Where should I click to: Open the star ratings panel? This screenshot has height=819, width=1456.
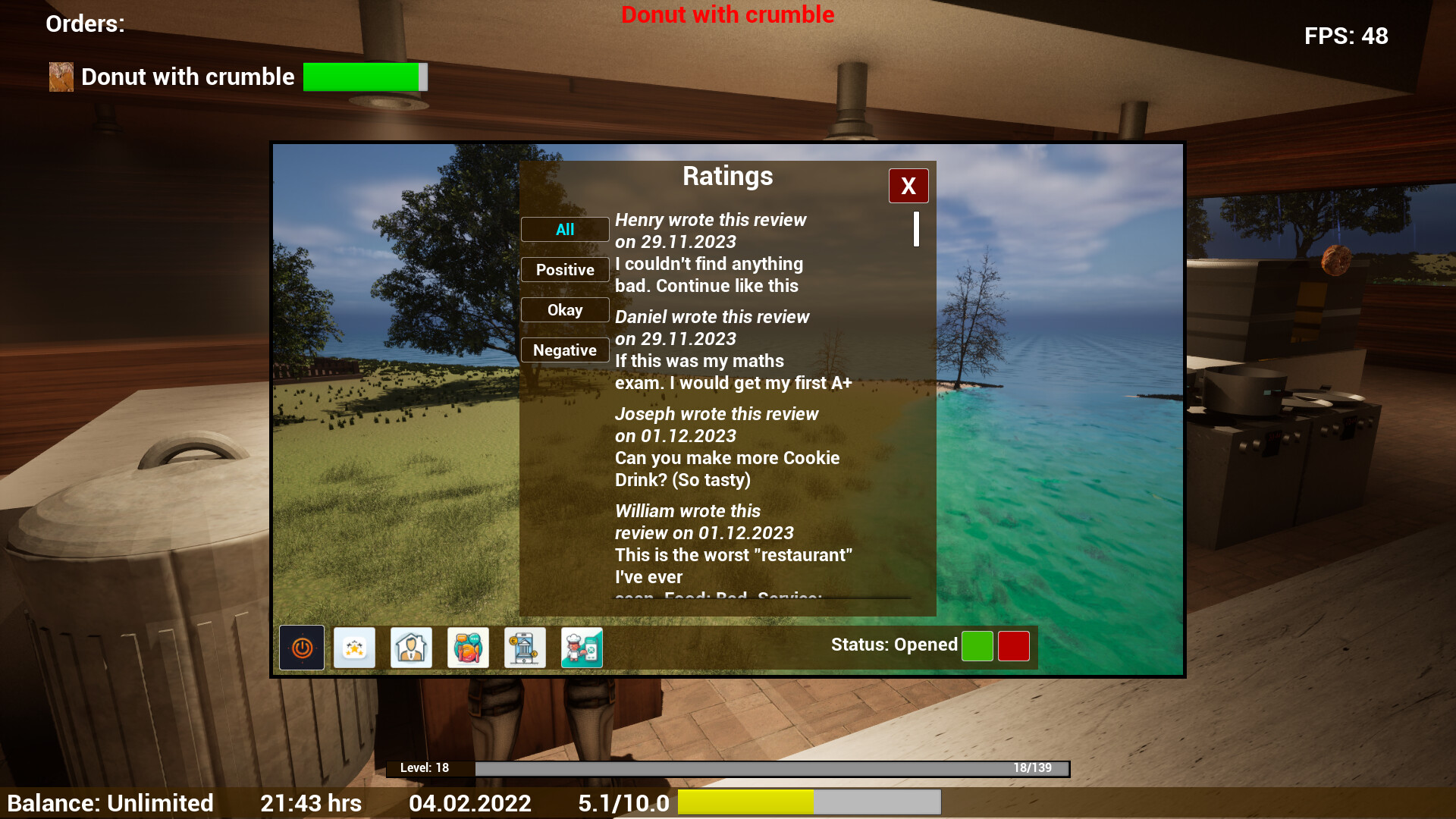click(x=354, y=647)
